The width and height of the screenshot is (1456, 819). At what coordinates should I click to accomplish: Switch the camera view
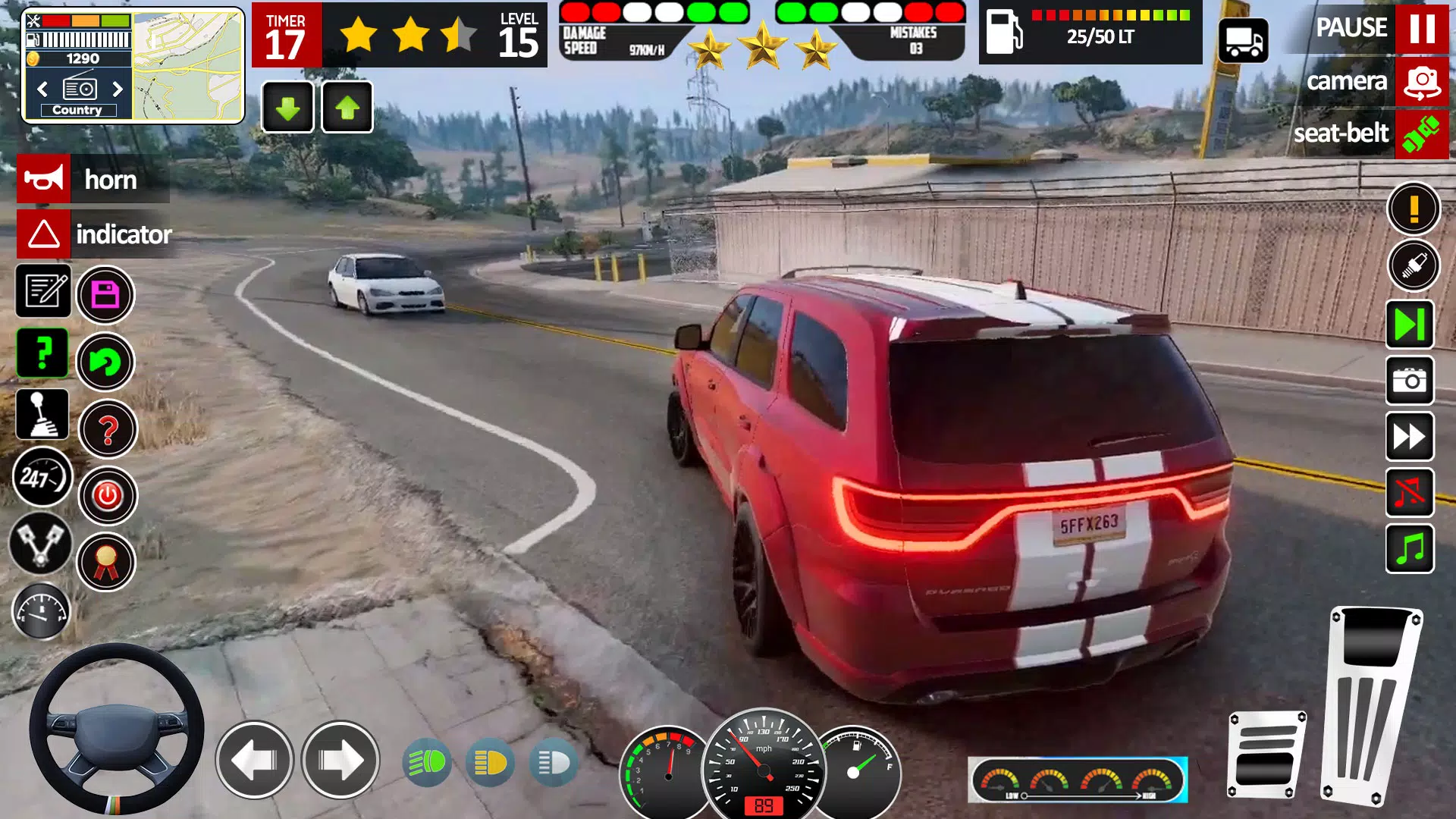(x=1421, y=82)
